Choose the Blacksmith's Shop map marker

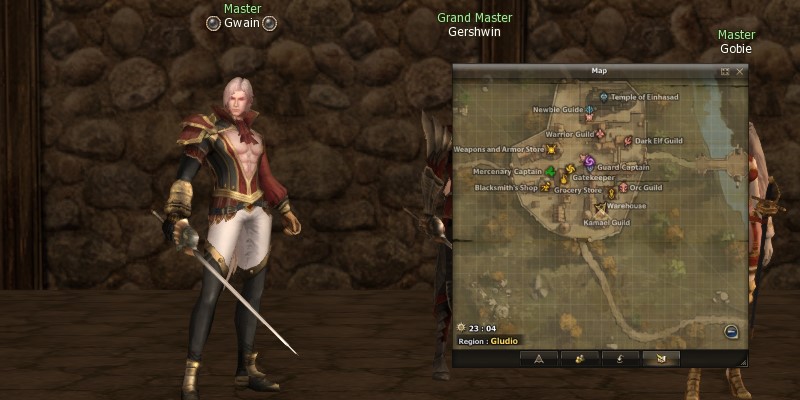click(545, 187)
